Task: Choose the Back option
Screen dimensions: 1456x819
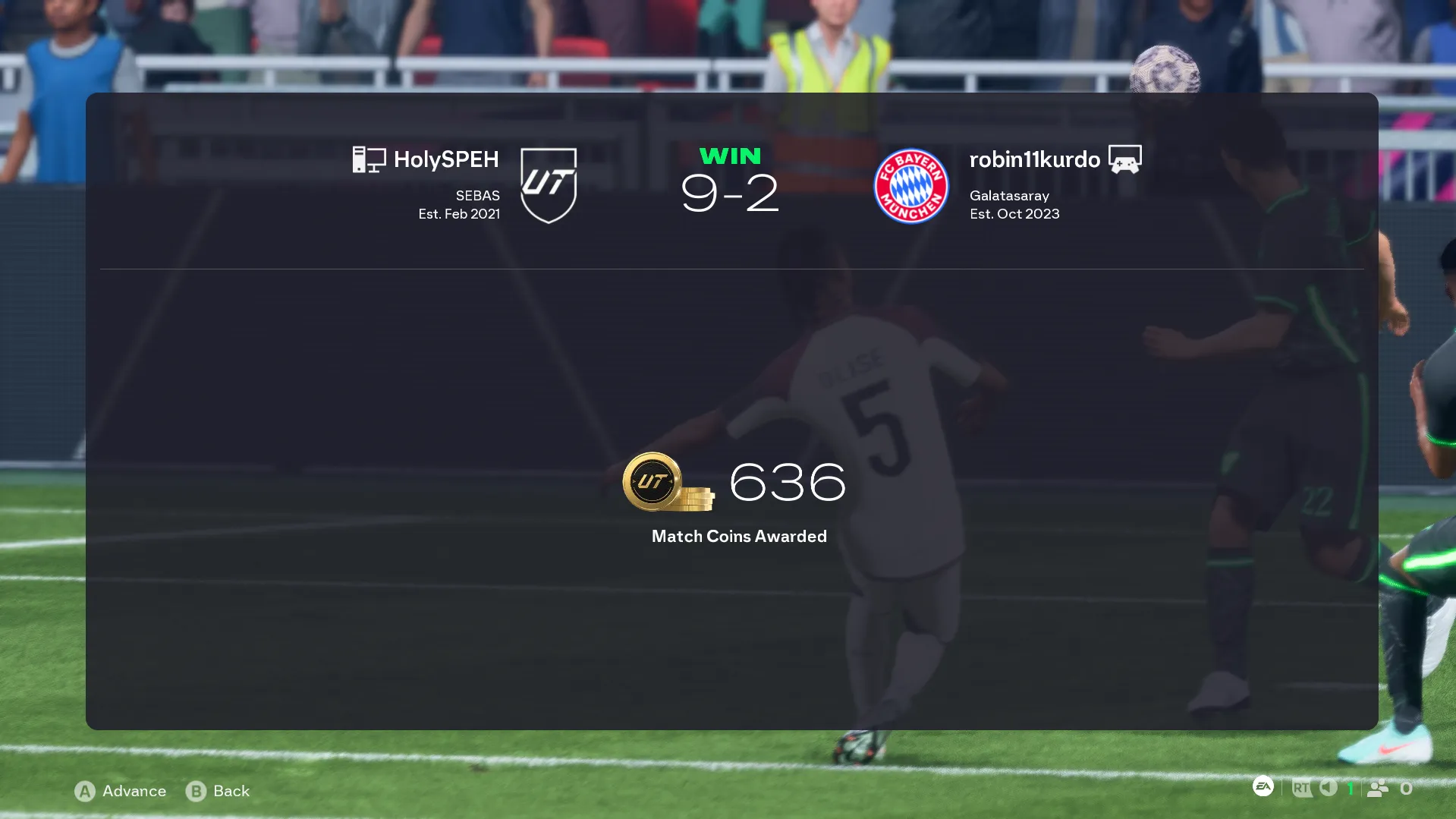Action: click(x=218, y=791)
